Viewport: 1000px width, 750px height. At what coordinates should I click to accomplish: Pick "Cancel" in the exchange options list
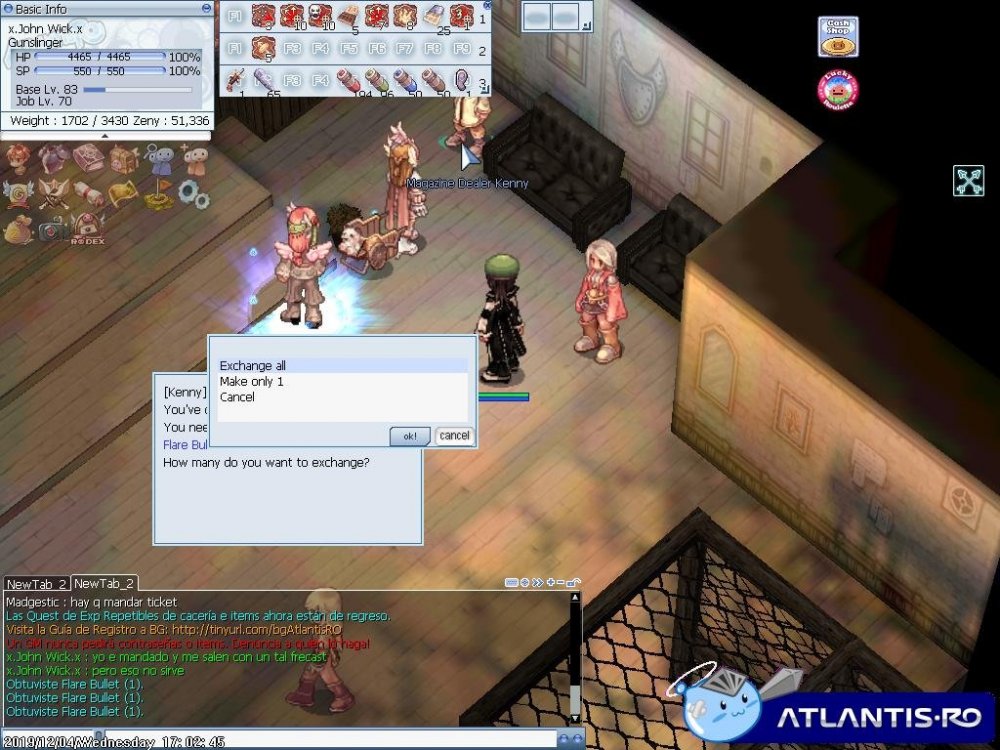point(237,397)
